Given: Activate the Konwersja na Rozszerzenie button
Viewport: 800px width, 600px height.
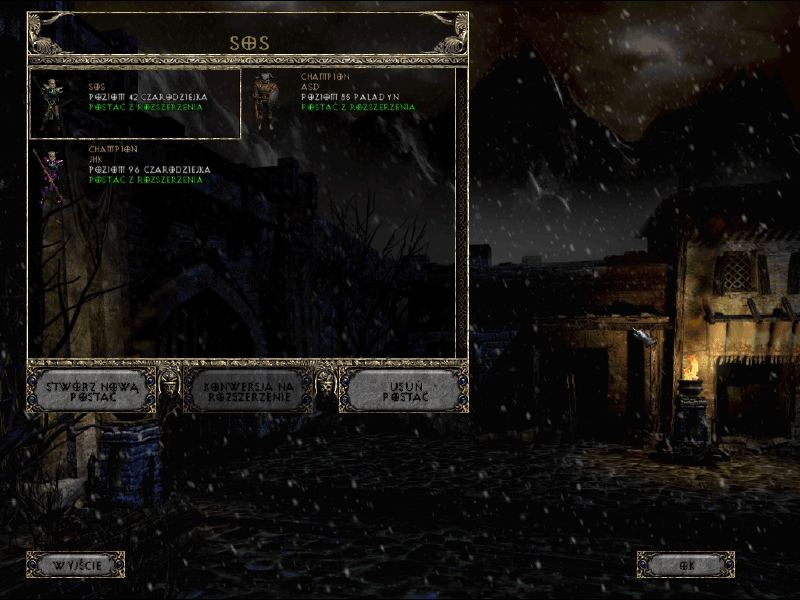Looking at the screenshot, I should [247, 390].
